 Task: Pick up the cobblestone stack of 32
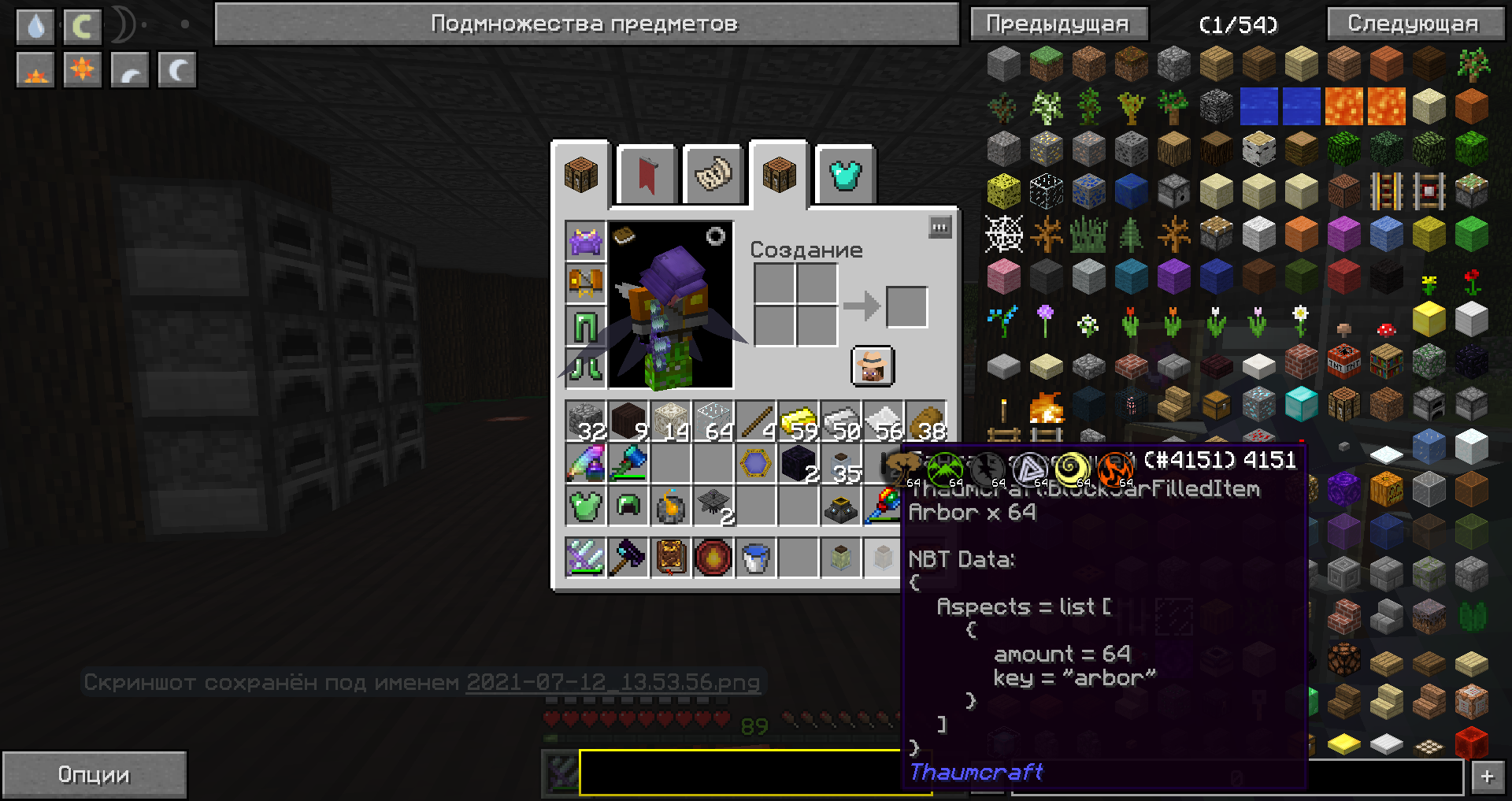pos(585,421)
